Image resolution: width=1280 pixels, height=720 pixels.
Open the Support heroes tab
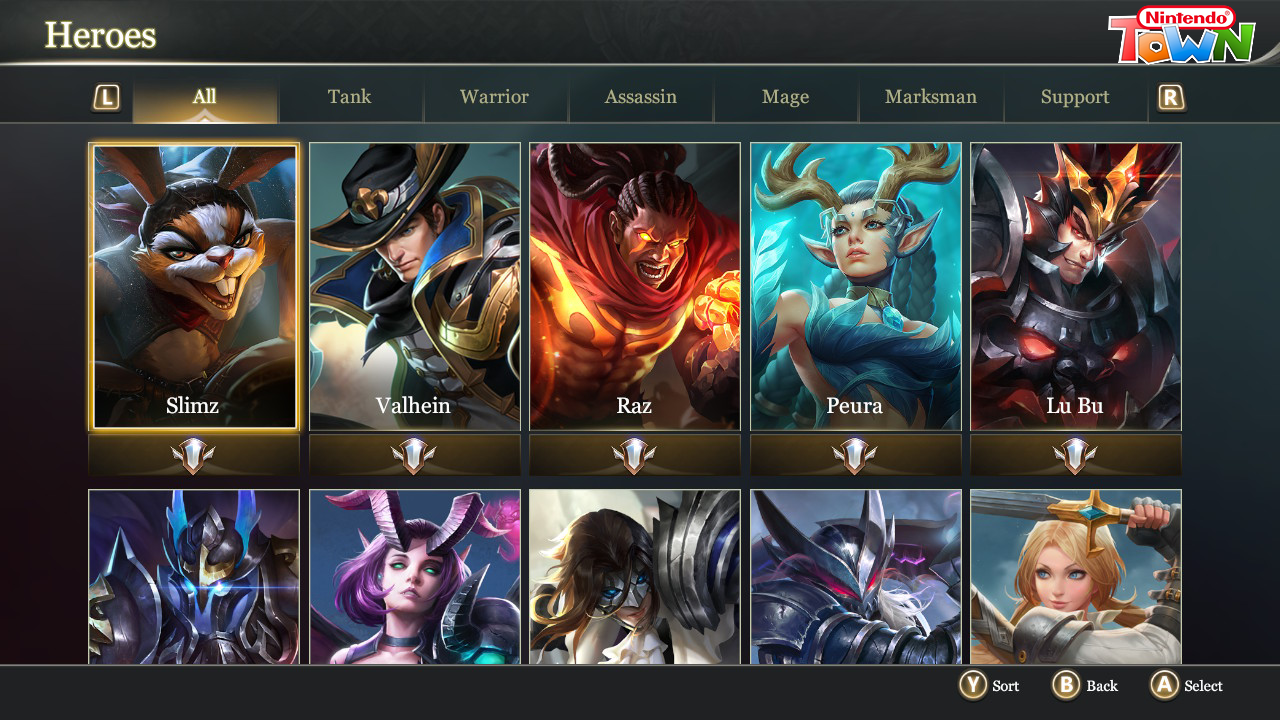point(1075,98)
